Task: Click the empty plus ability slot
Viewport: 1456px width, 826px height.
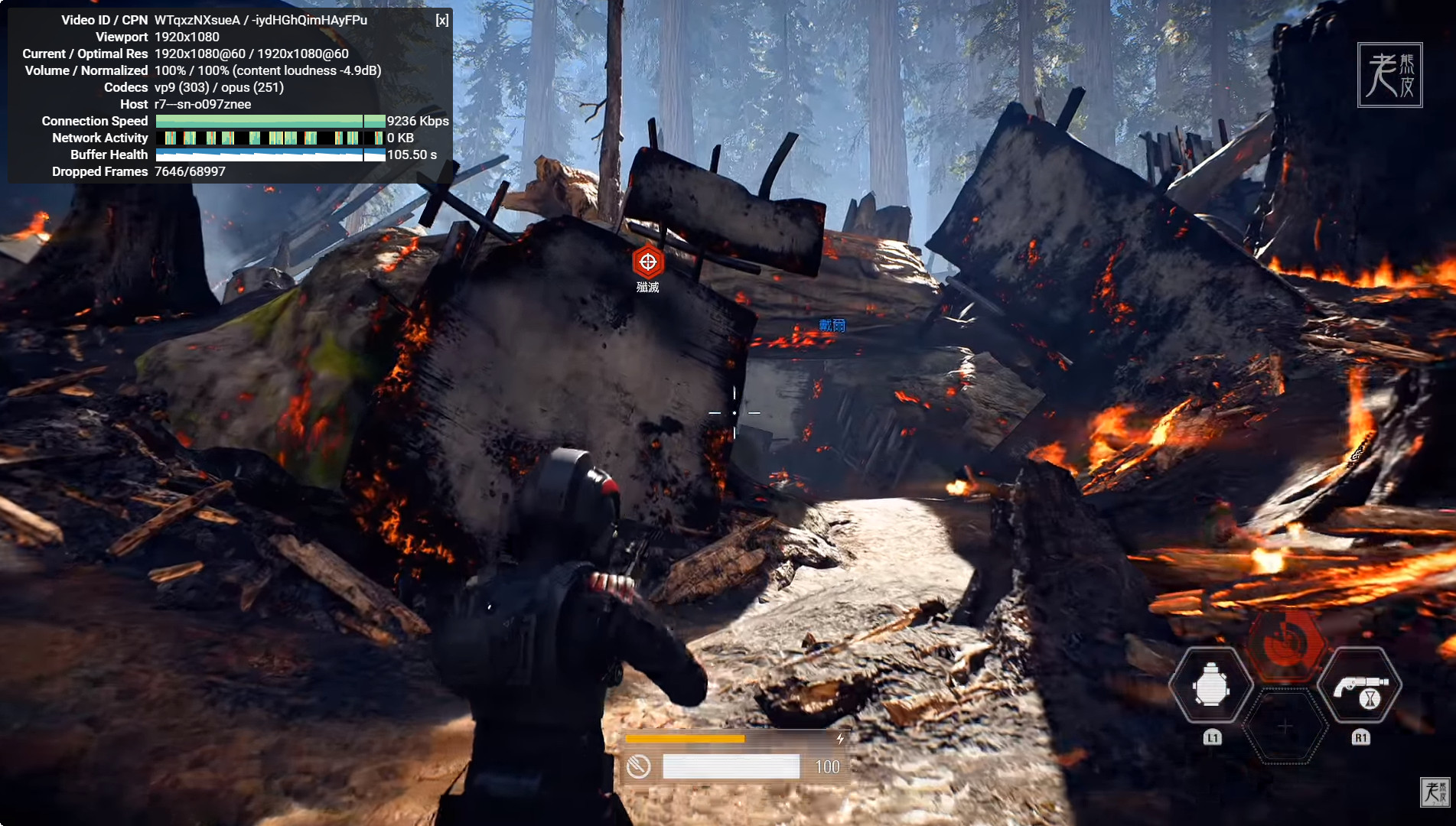Action: tap(1285, 727)
